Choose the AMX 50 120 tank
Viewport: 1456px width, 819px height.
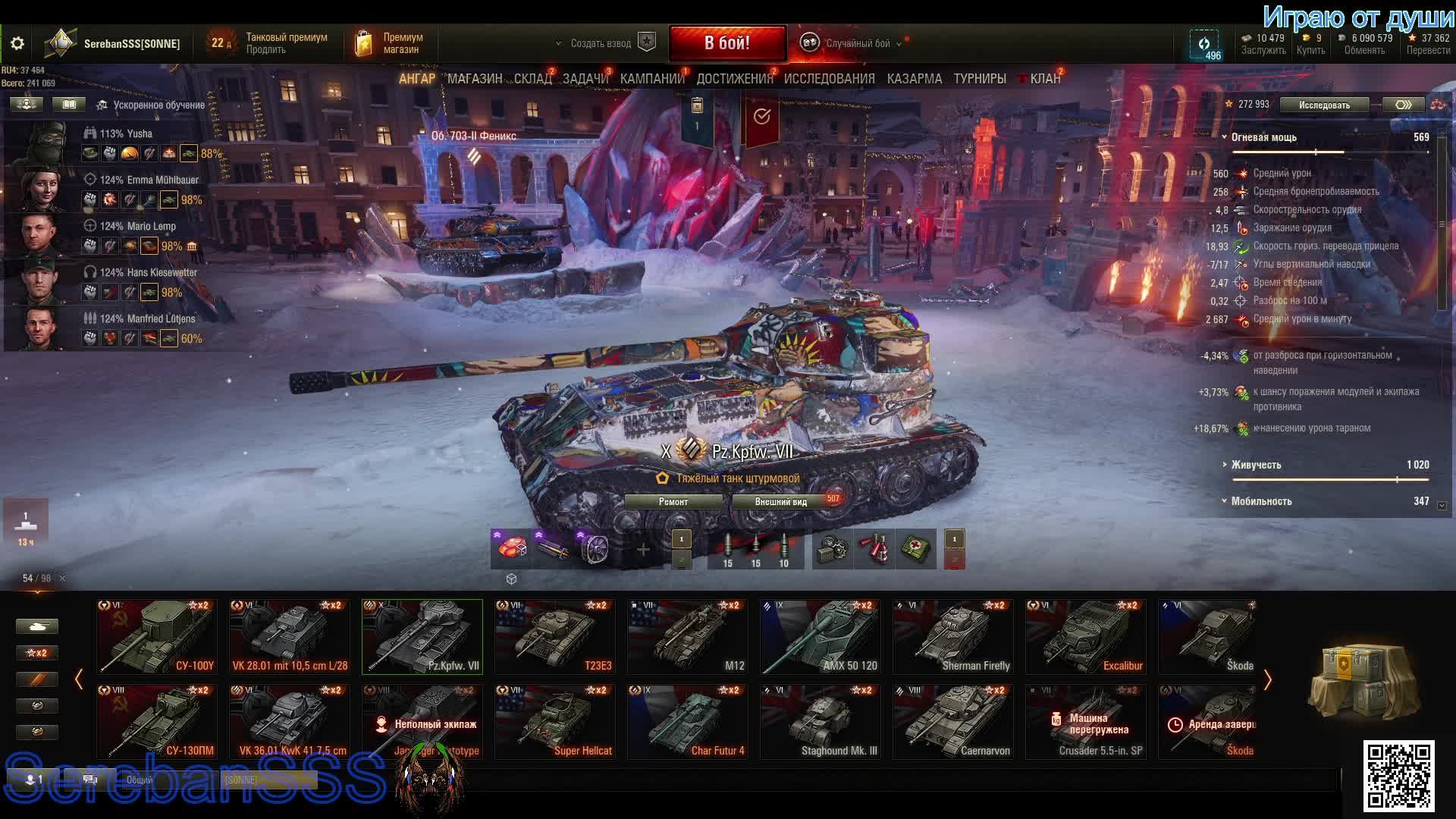coord(821,637)
